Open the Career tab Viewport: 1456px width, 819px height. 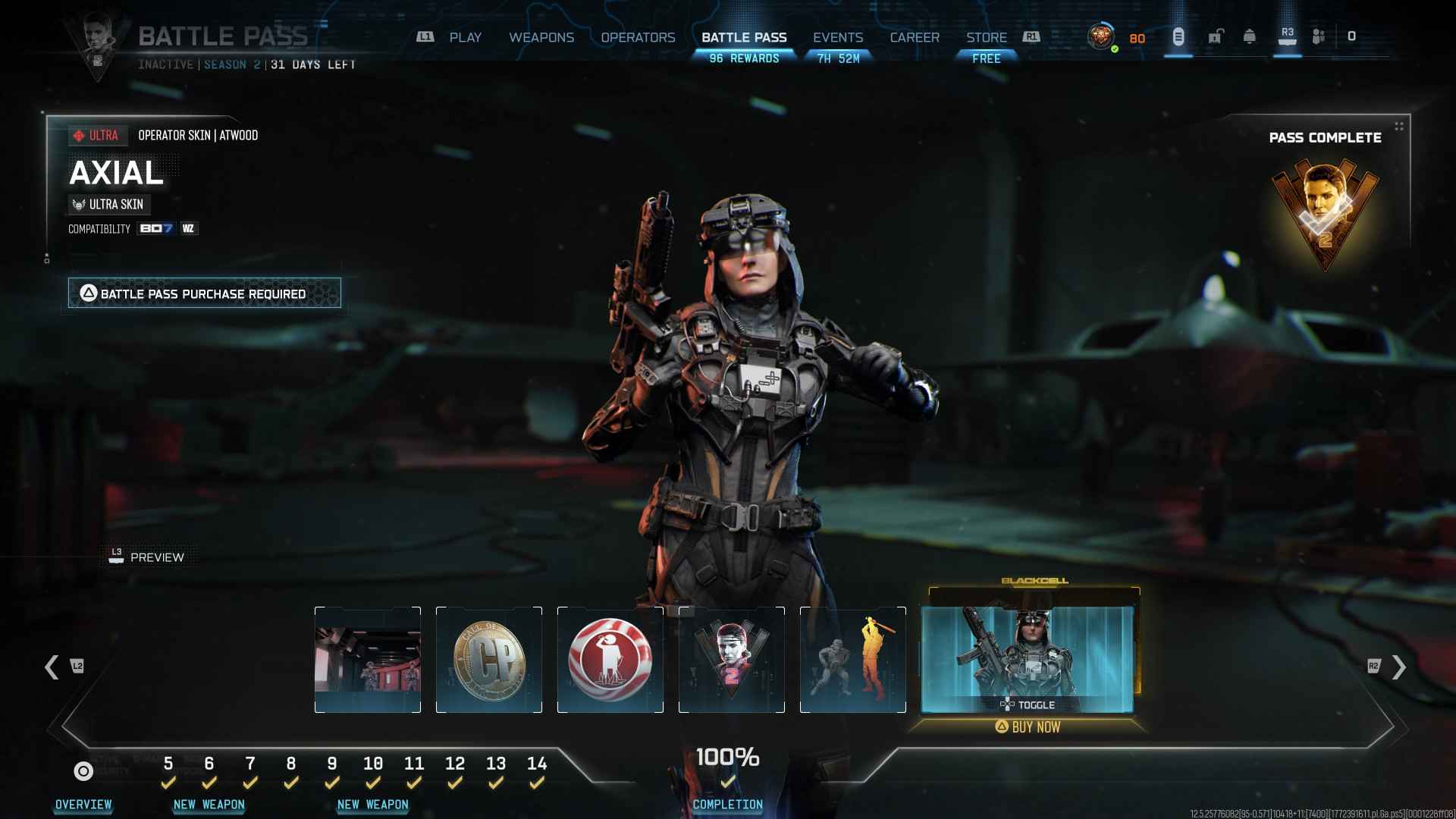(915, 37)
